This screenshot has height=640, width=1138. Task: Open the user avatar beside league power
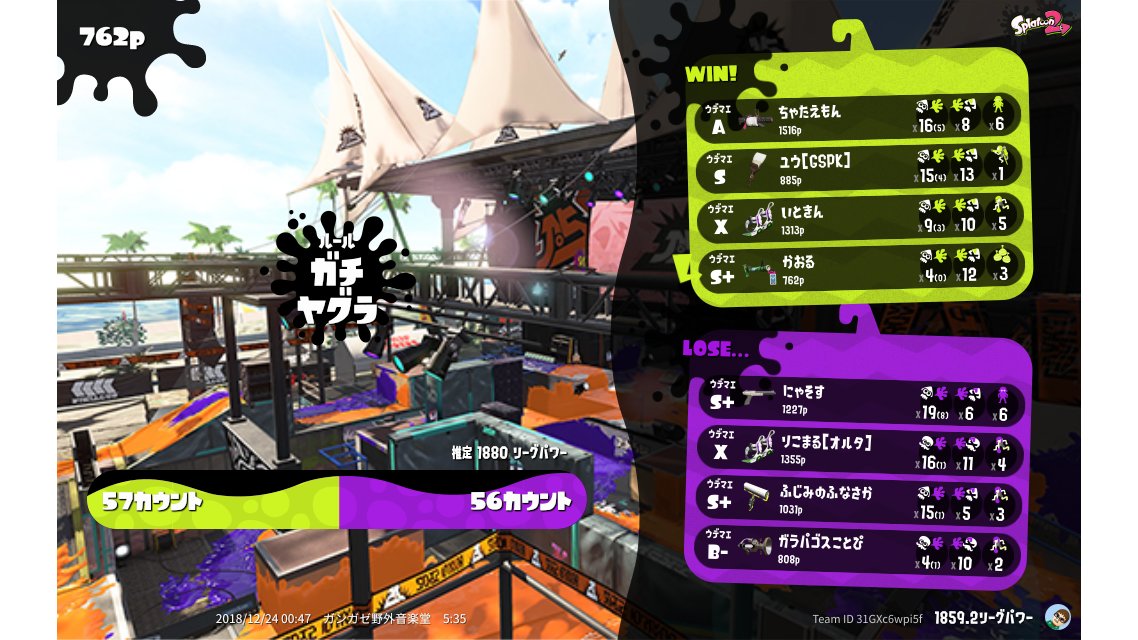pos(1056,616)
